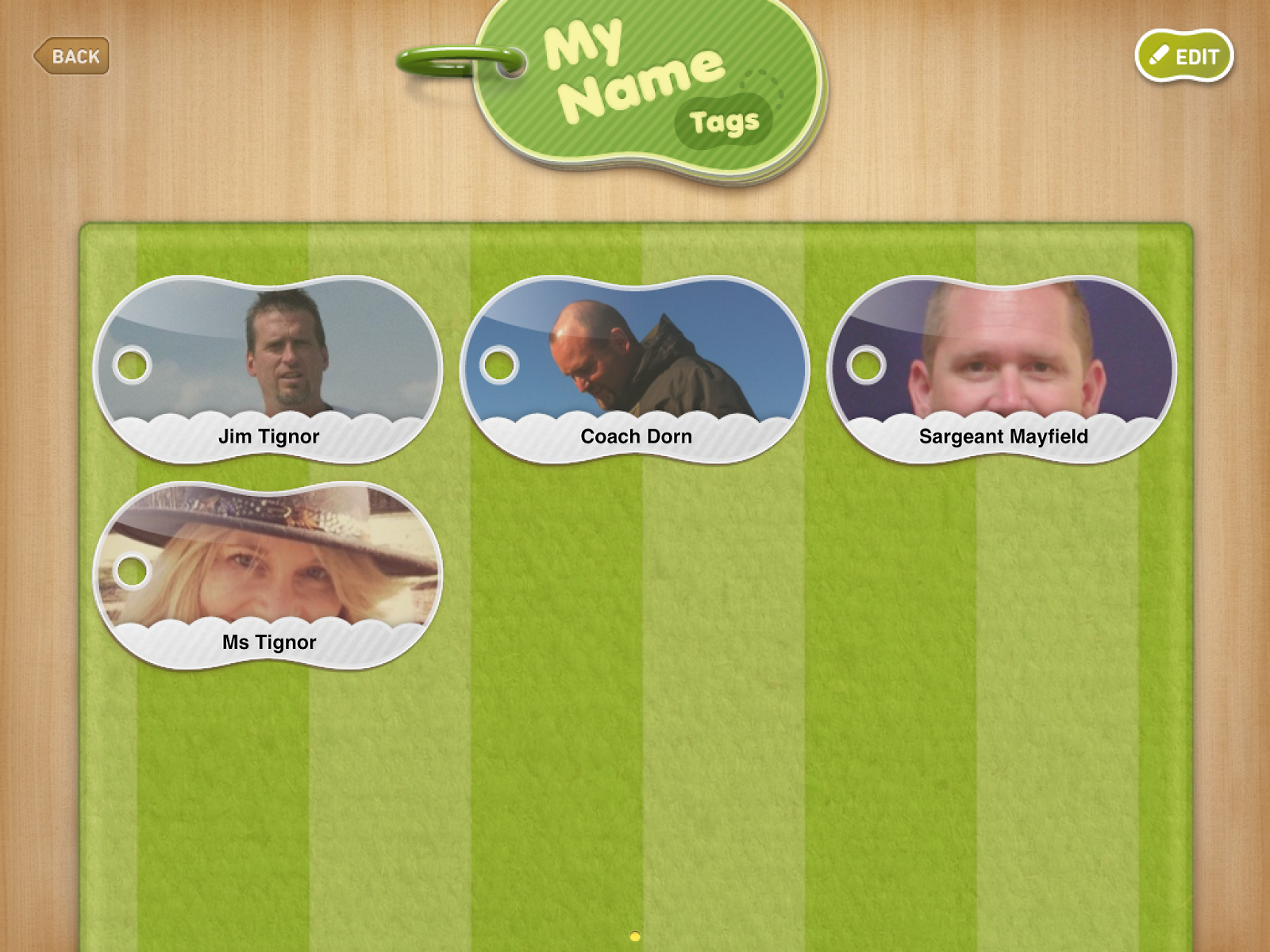1270x952 pixels.
Task: Click the grommet hole on Coach Dorn's tag
Action: [500, 364]
